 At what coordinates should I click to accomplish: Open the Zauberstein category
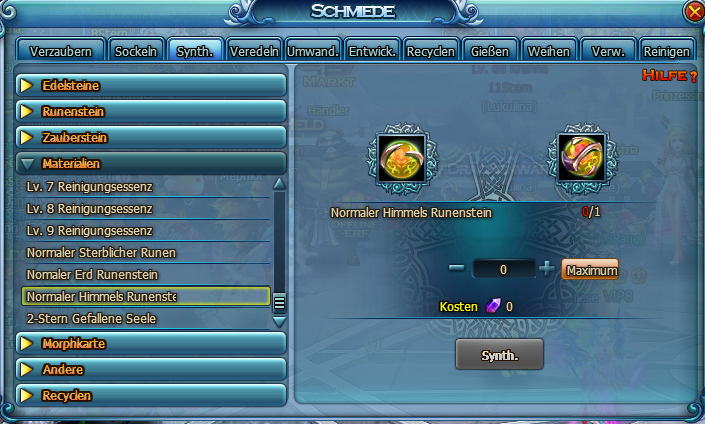pyautogui.click(x=152, y=138)
